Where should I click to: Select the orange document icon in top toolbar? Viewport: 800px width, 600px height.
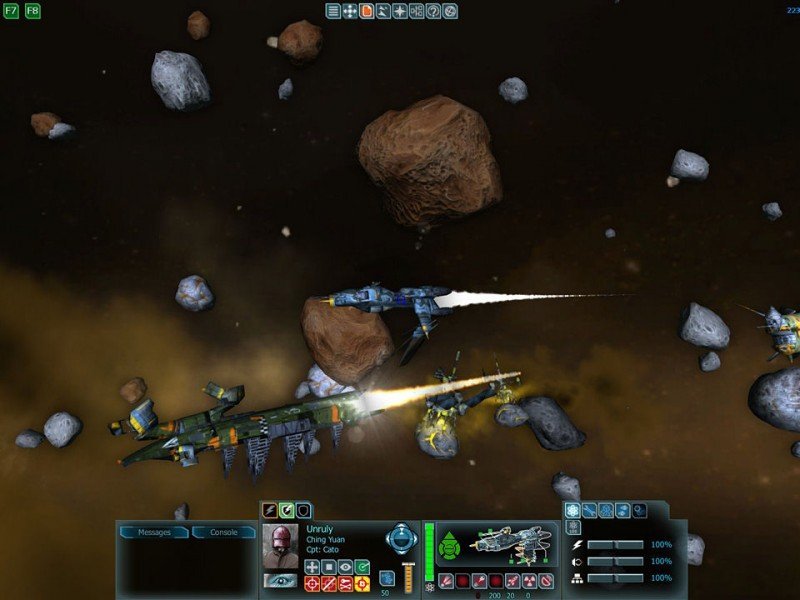(x=366, y=11)
